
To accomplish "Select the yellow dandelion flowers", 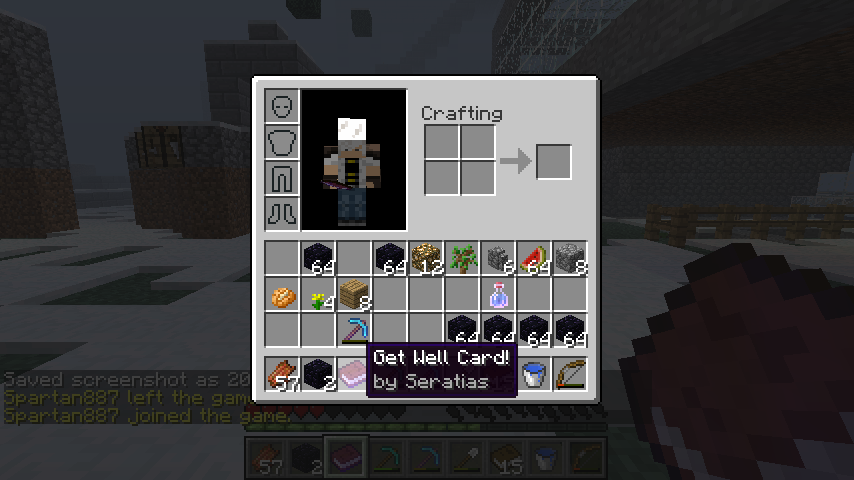I will (x=318, y=295).
